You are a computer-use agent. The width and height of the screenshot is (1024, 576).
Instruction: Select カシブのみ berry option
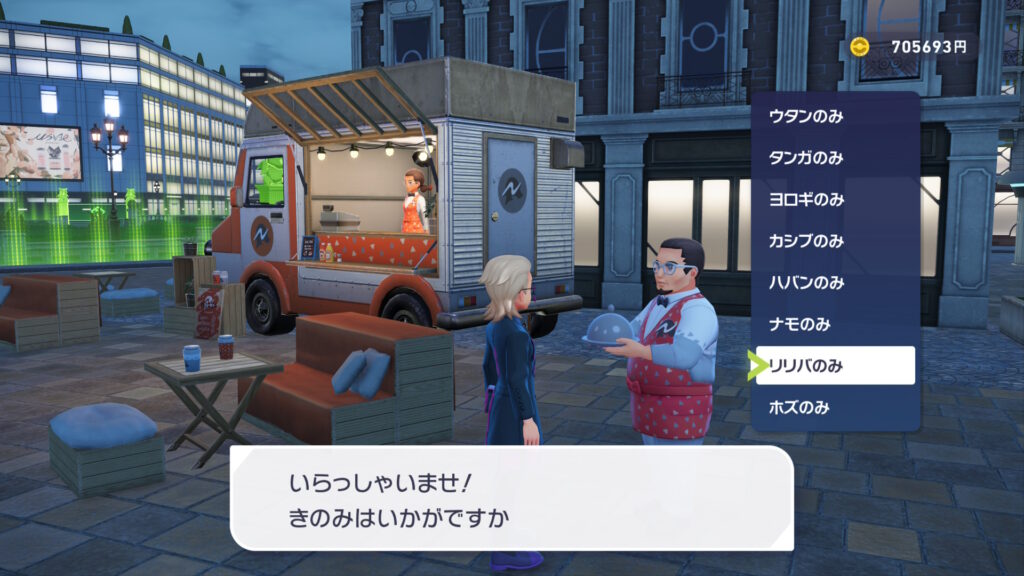[x=835, y=241]
